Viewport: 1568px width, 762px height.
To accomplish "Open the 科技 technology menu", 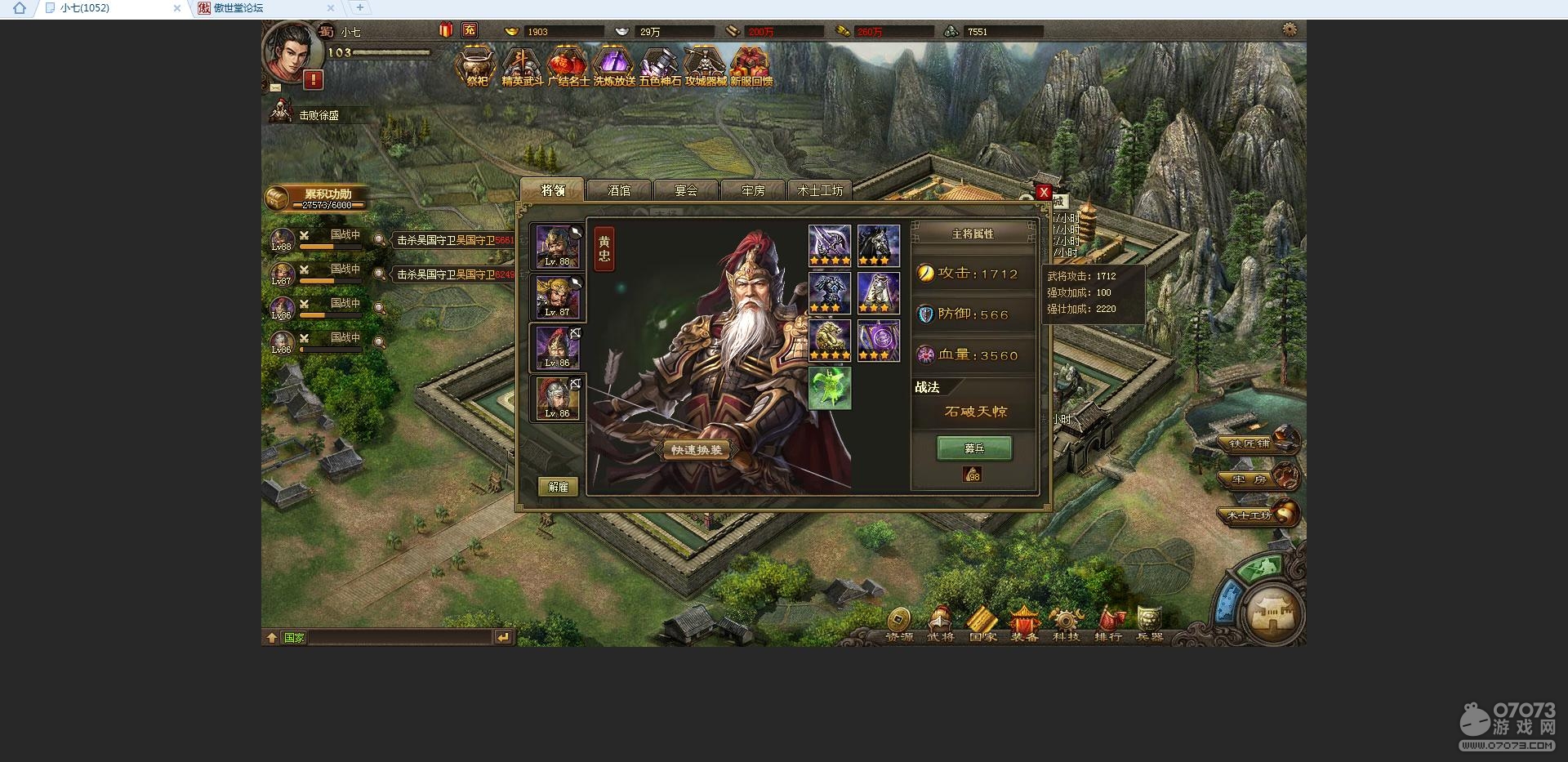I will [1066, 625].
